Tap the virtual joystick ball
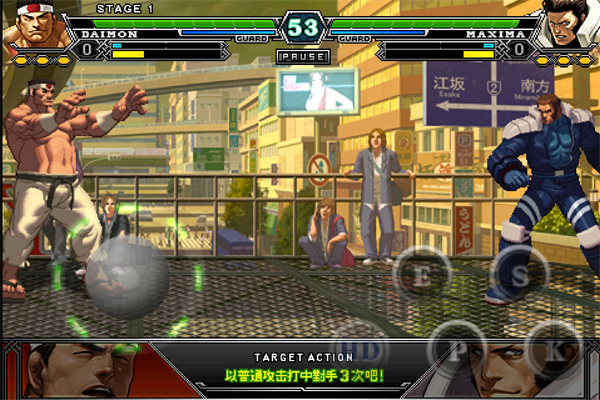 click(127, 278)
